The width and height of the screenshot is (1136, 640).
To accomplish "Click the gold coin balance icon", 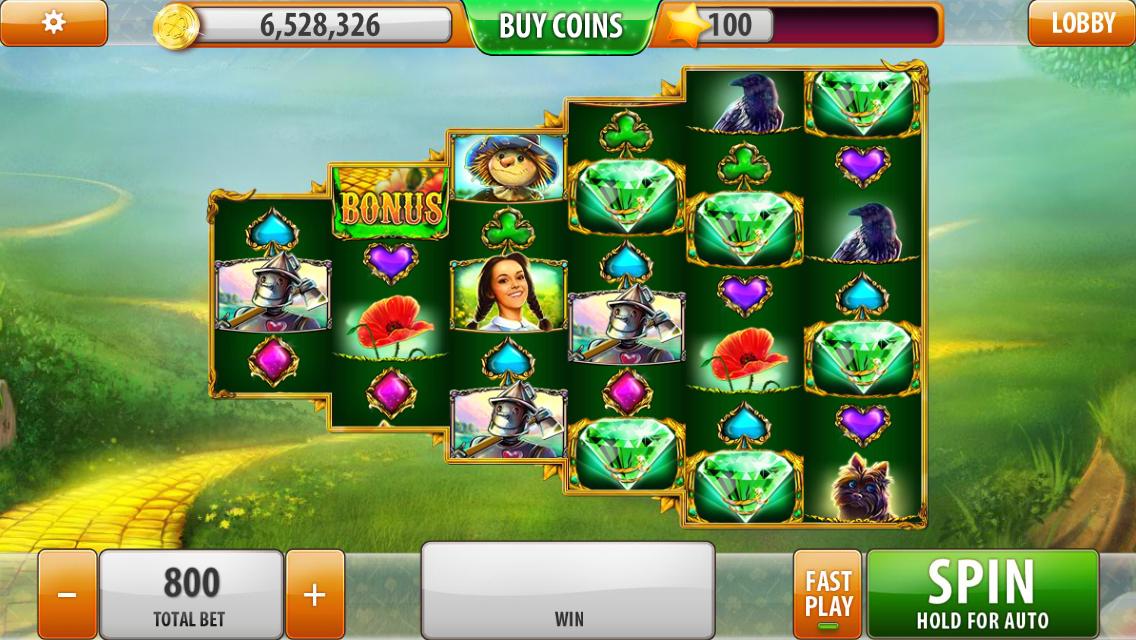I will click(x=176, y=26).
